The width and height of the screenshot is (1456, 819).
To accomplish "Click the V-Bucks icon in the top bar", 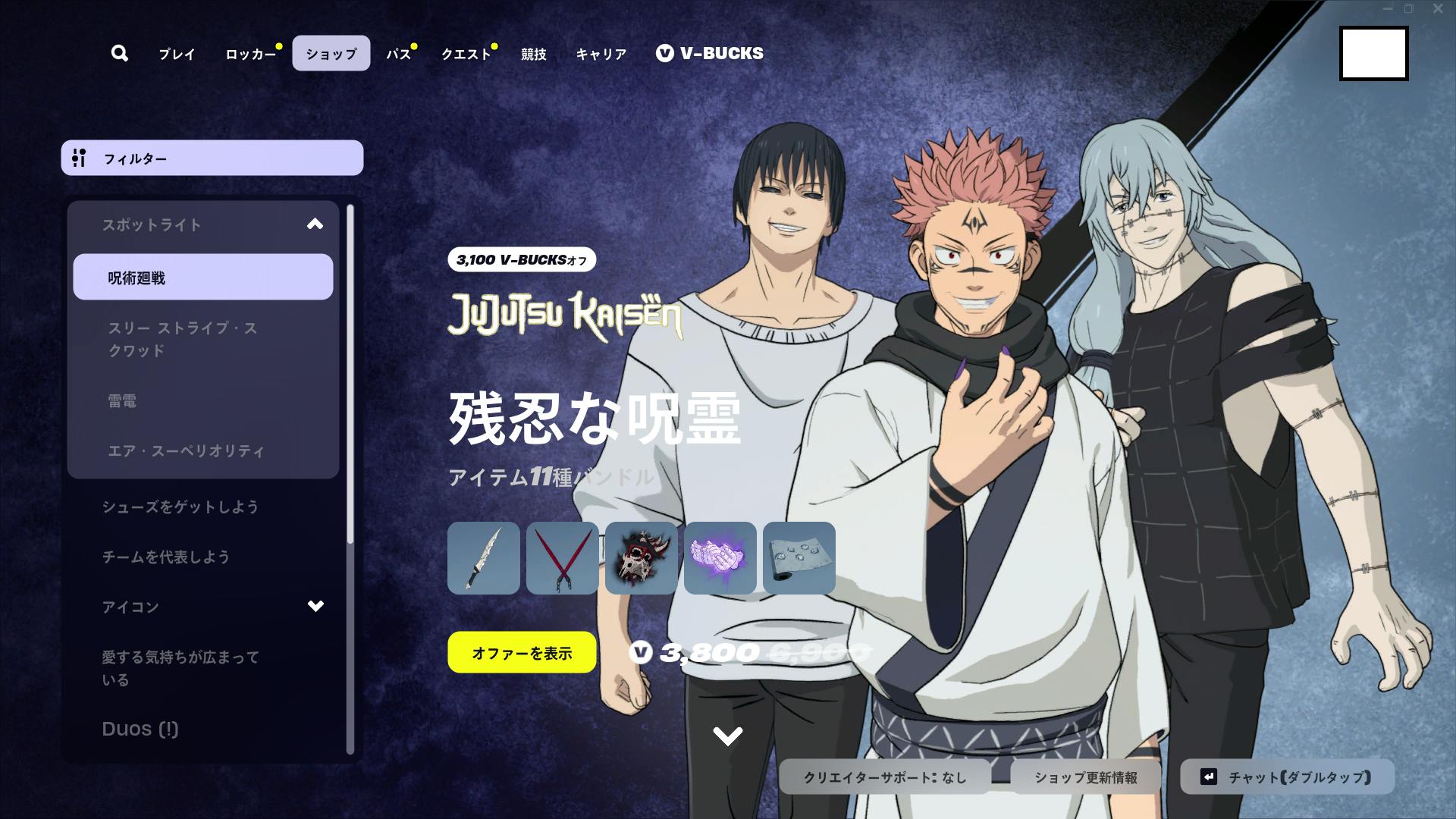I will point(664,53).
